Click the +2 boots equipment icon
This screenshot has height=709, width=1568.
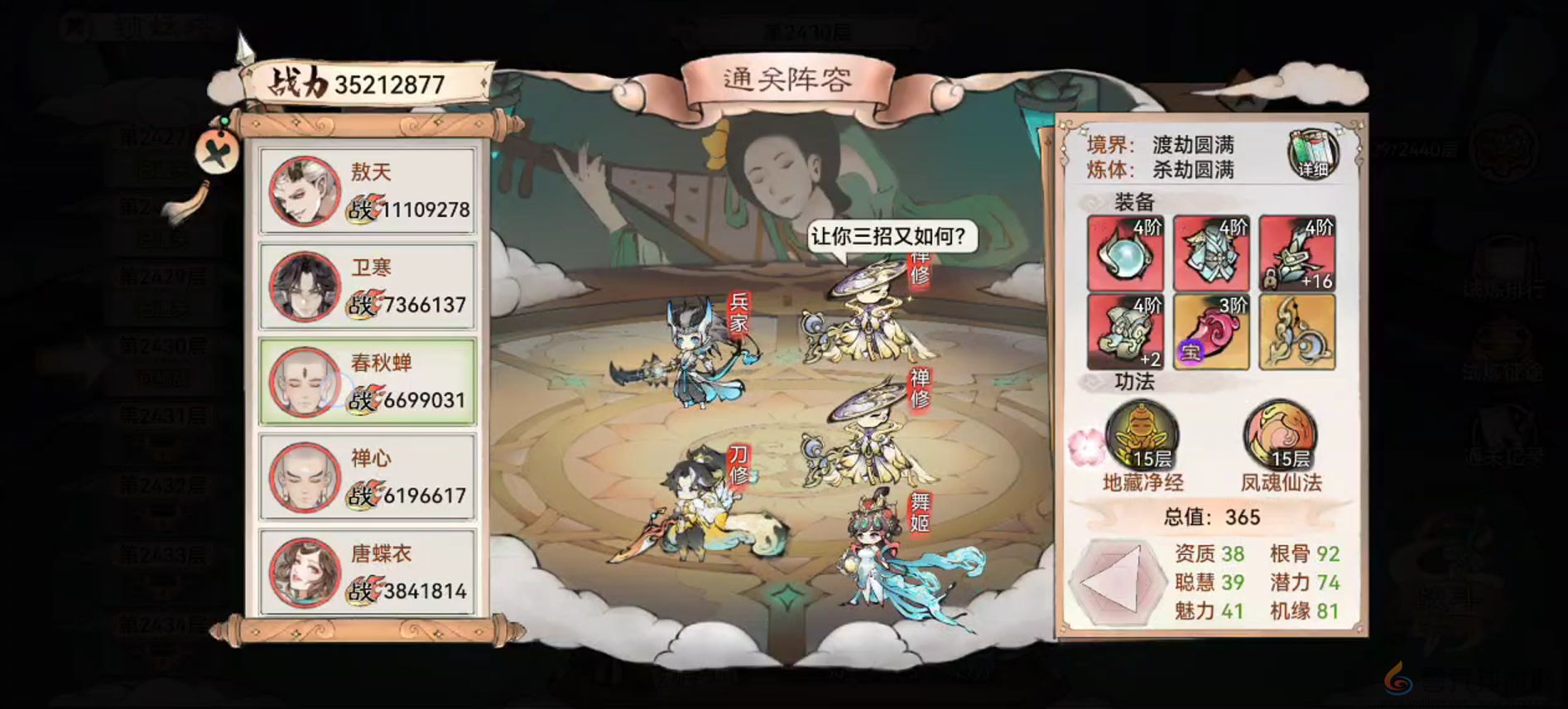pos(1126,331)
